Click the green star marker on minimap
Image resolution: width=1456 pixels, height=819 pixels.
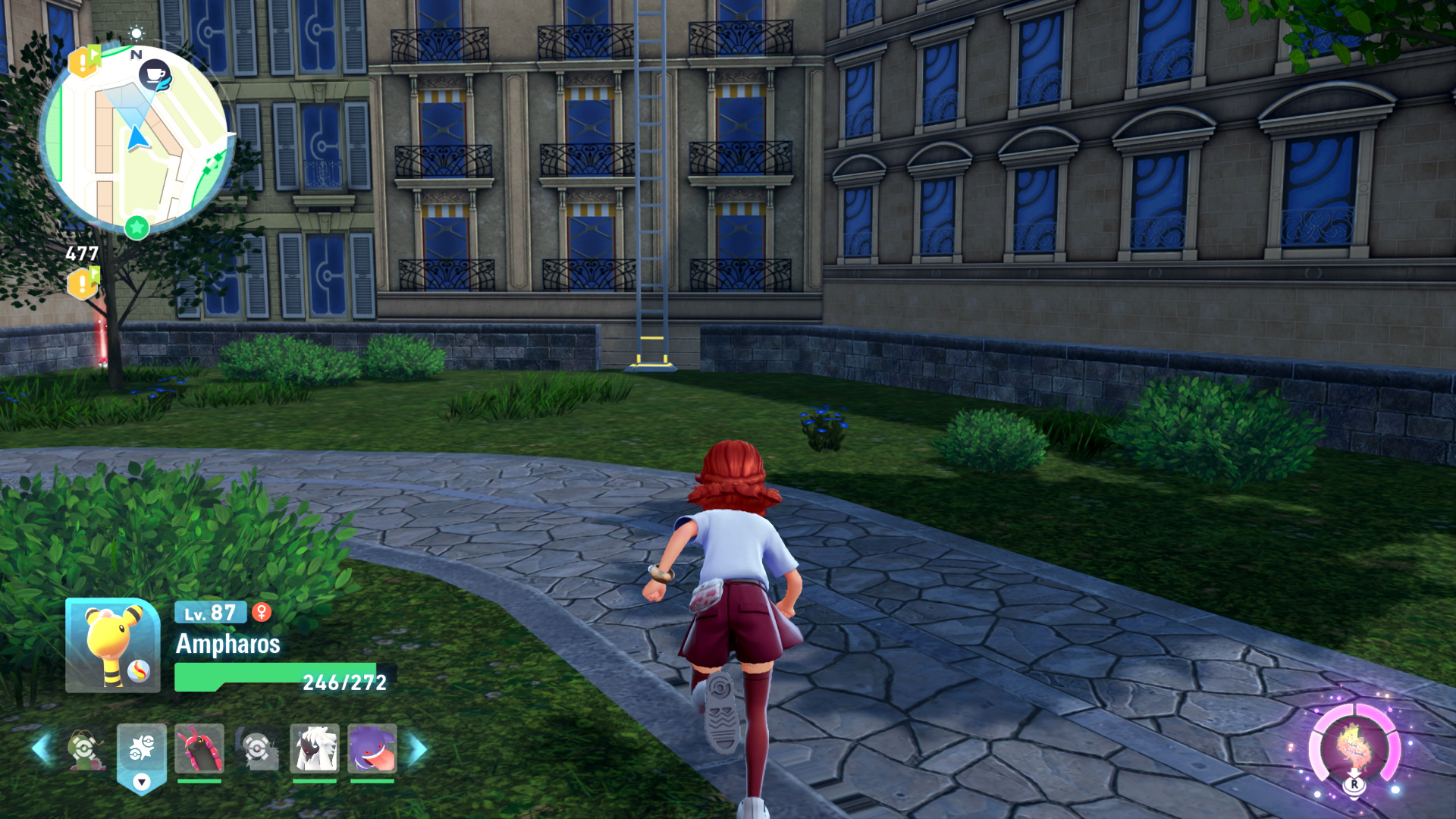pyautogui.click(x=136, y=227)
